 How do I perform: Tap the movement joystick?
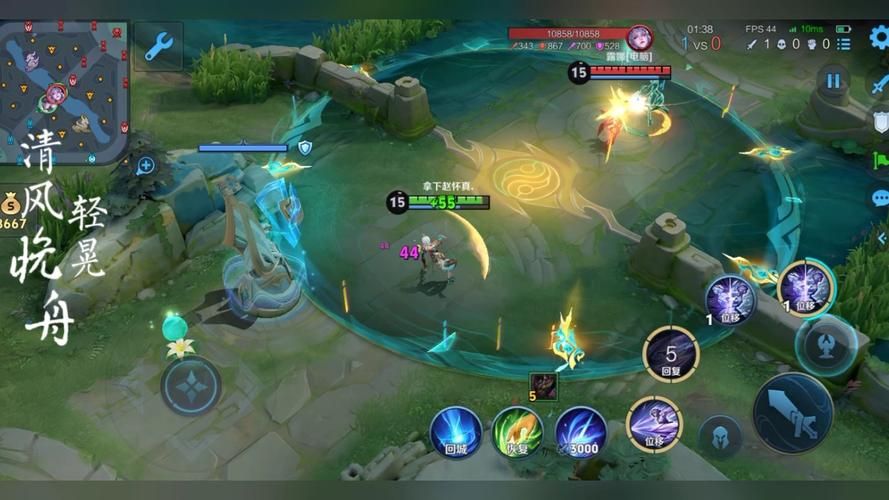coord(191,386)
